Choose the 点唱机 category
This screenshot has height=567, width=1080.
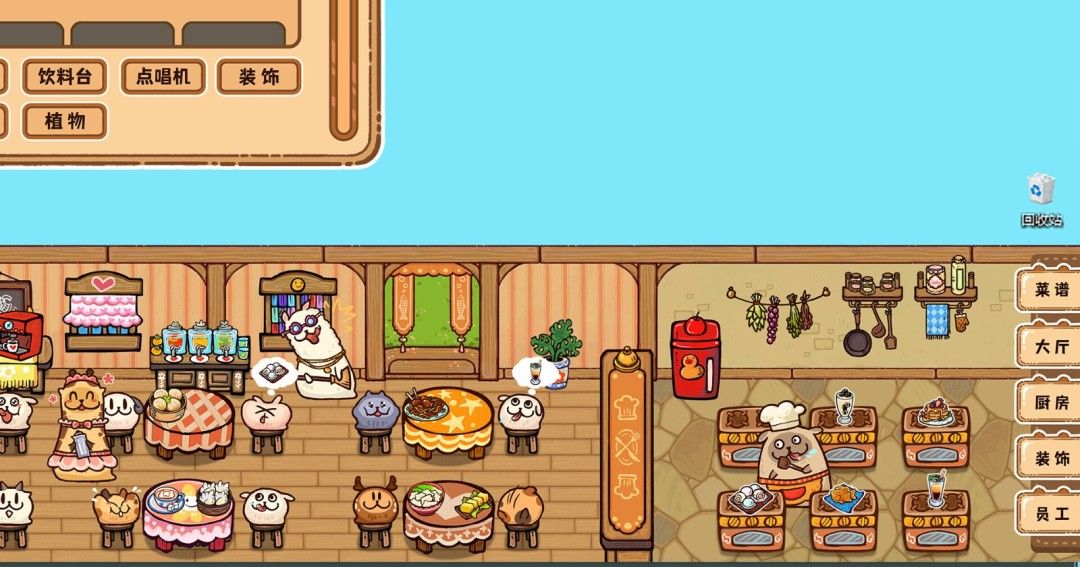tap(163, 77)
